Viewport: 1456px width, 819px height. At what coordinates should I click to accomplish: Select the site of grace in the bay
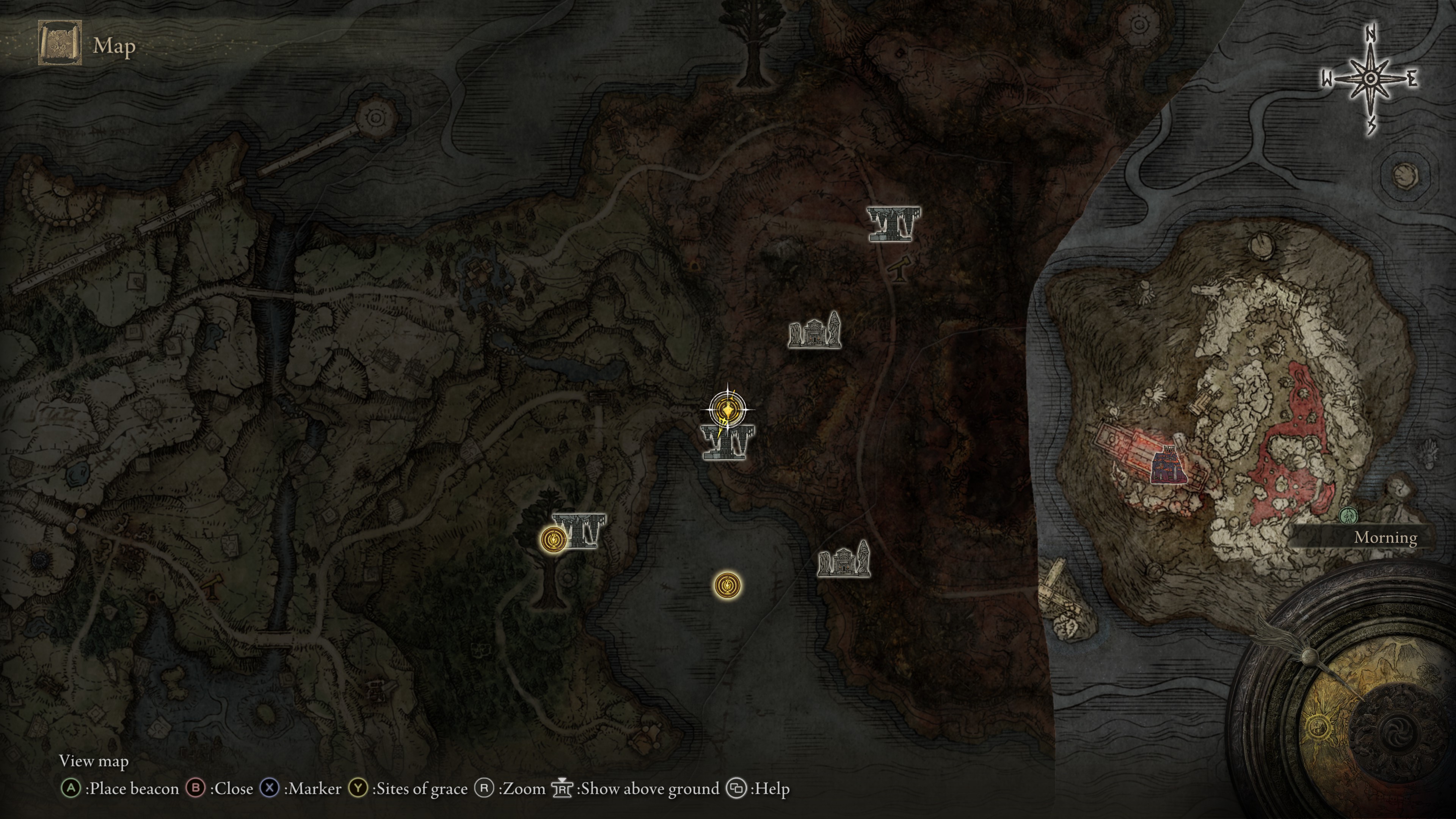(x=727, y=585)
